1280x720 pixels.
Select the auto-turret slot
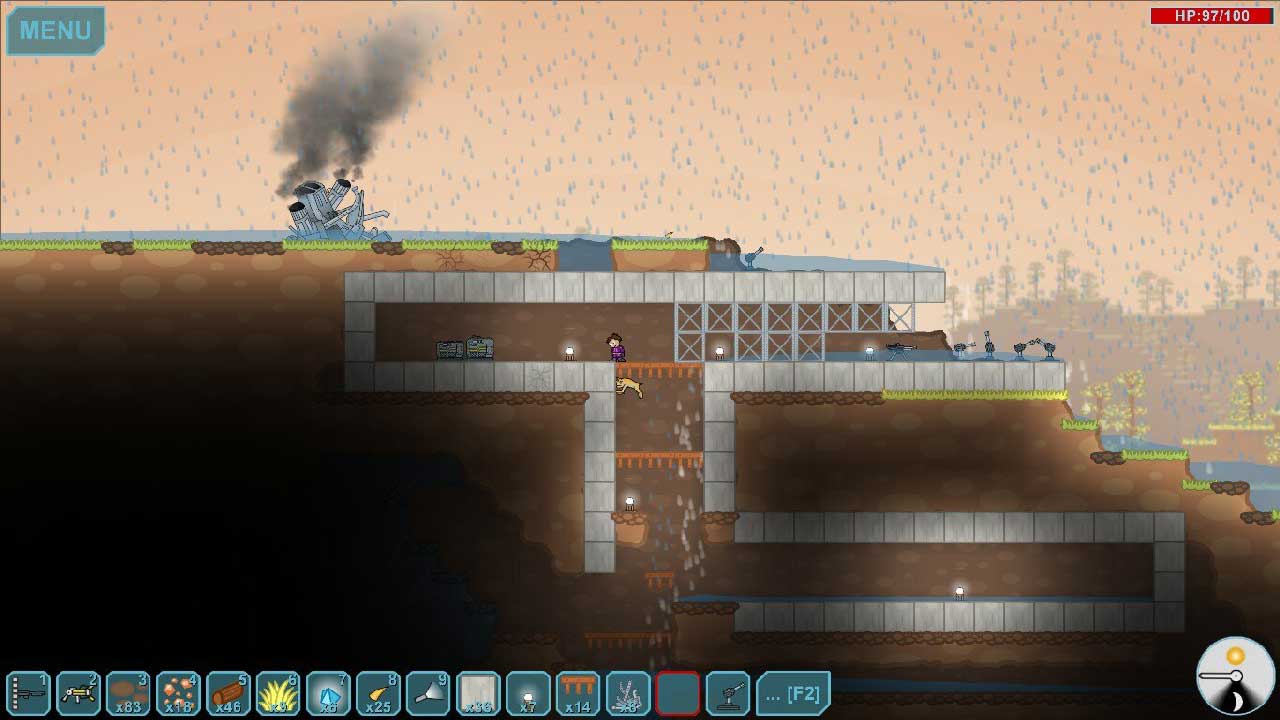point(728,693)
